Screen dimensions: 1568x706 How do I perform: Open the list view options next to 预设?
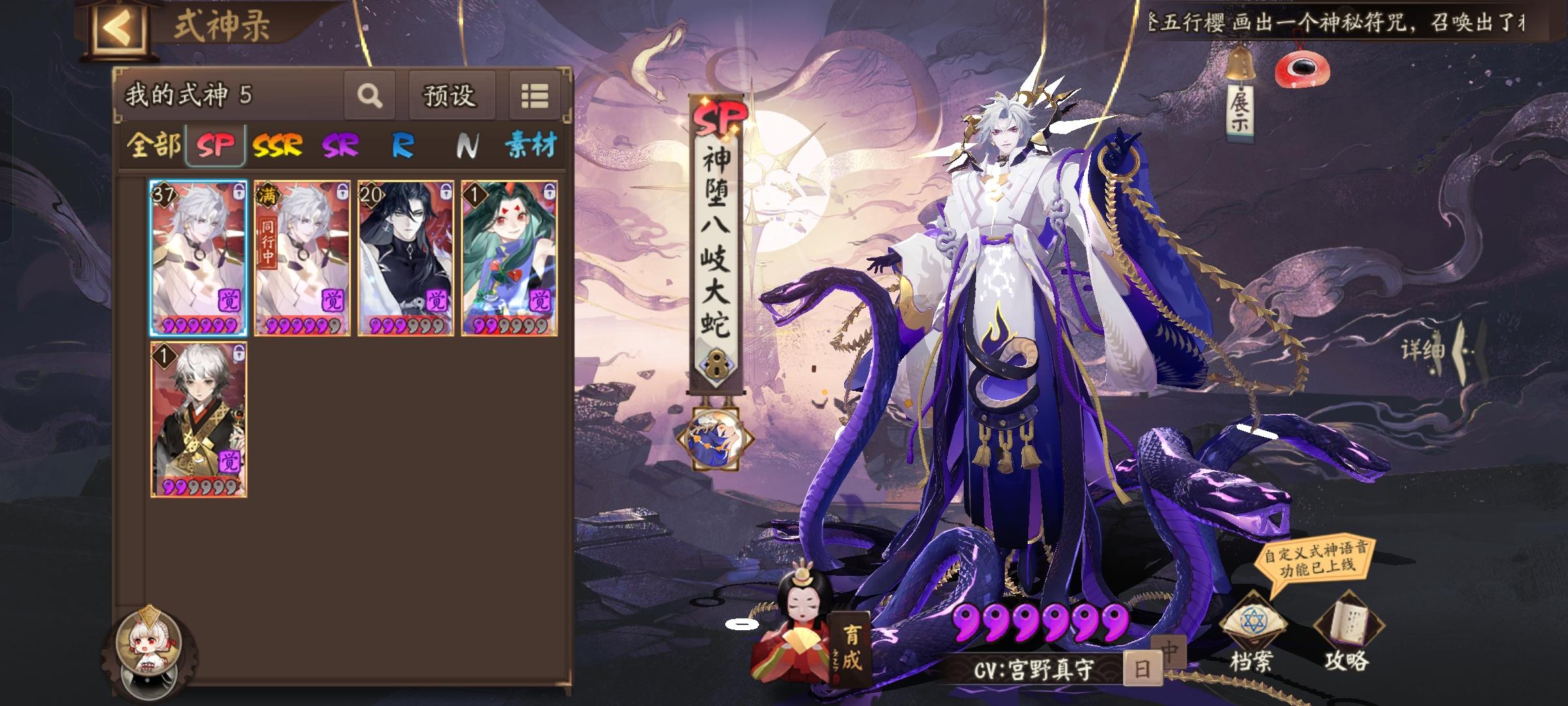click(x=536, y=95)
